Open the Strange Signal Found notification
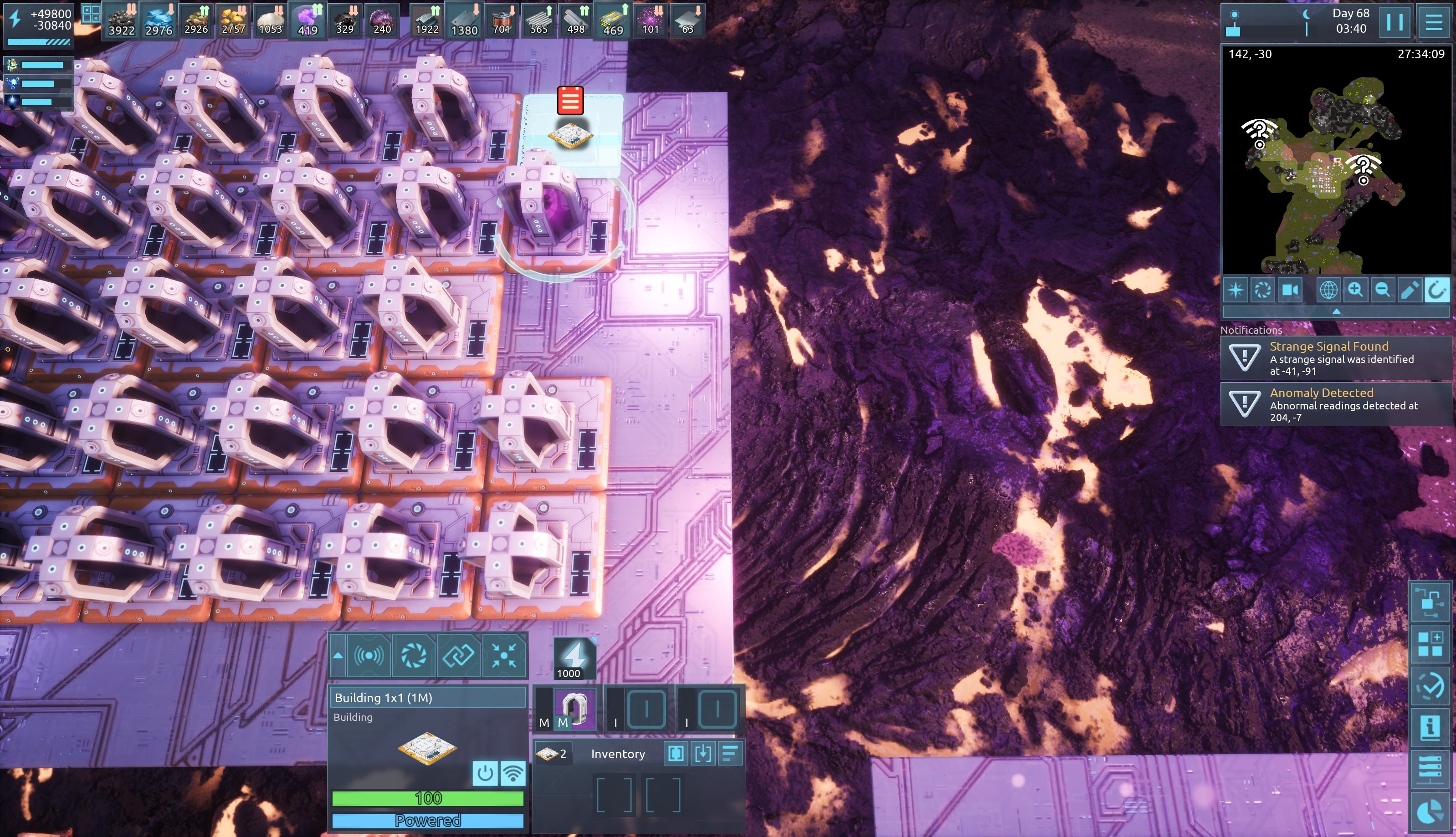The width and height of the screenshot is (1456, 837). tap(1336, 358)
